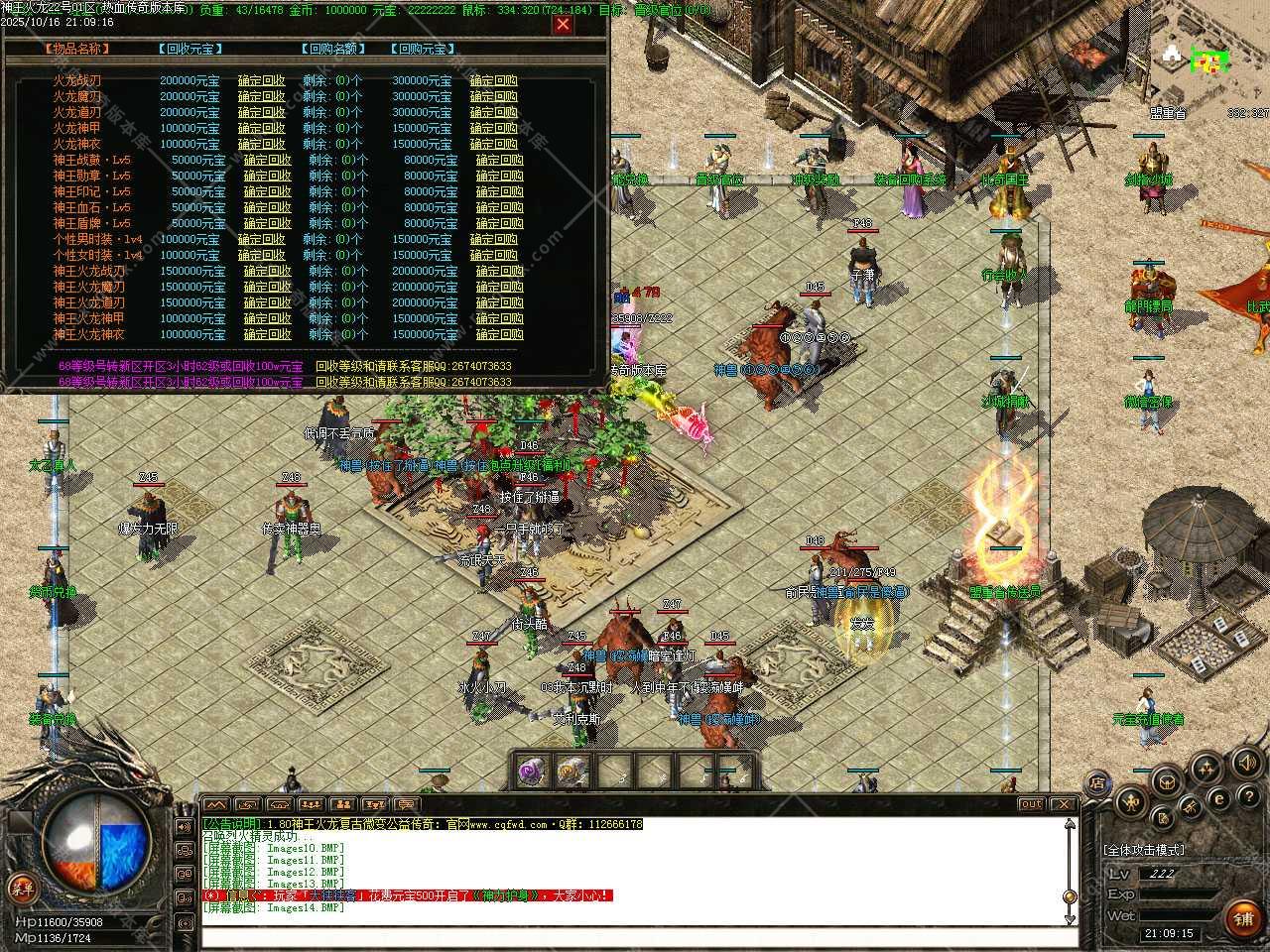Confirm recycle (确定回收) for 个性男时装 lv4
The width and height of the screenshot is (1270, 952).
click(x=261, y=239)
